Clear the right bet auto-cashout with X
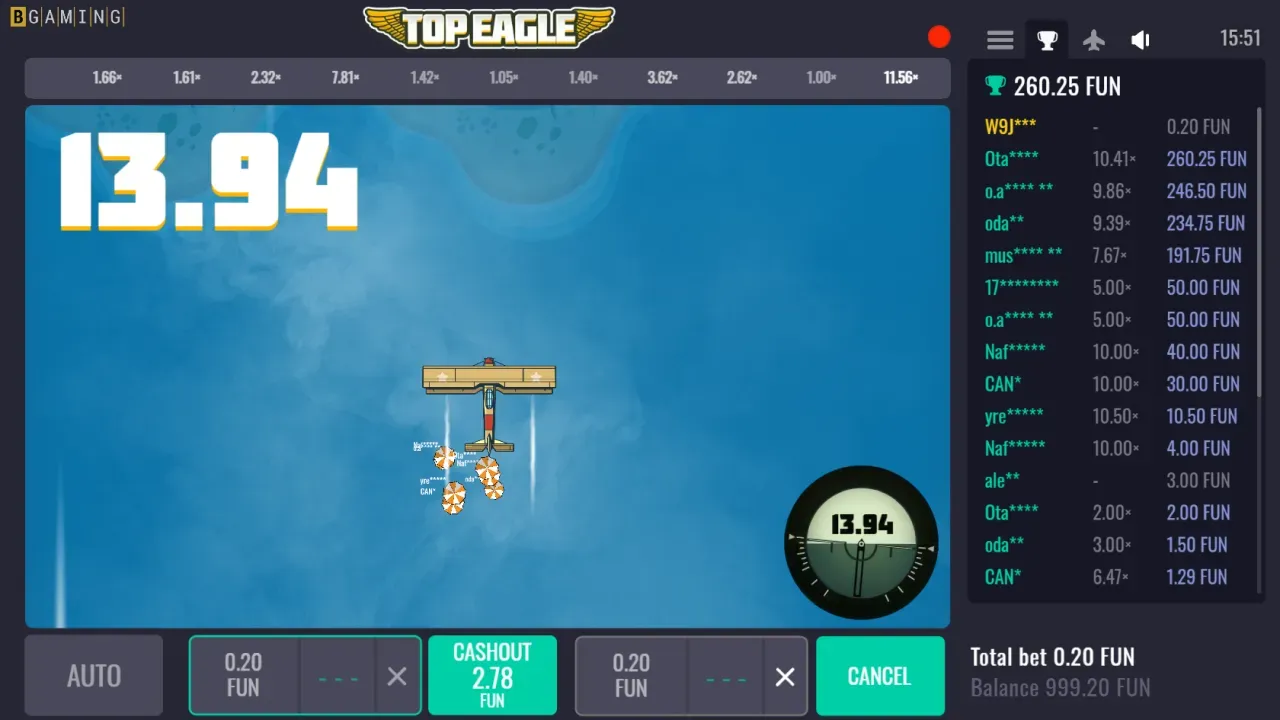 tap(784, 675)
